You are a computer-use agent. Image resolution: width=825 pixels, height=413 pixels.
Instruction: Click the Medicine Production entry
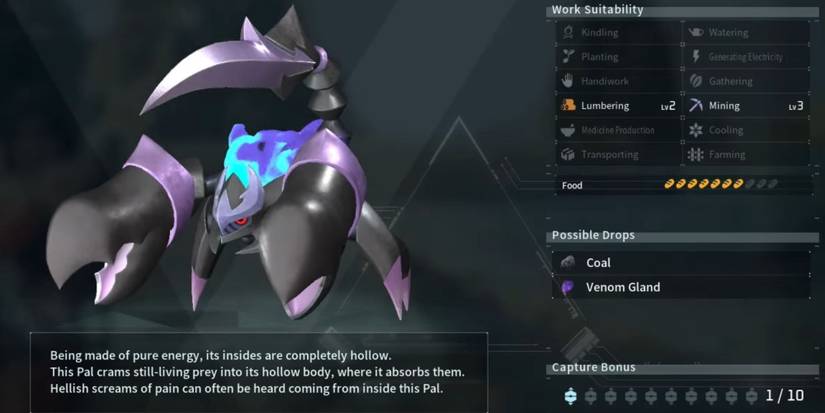pos(617,130)
